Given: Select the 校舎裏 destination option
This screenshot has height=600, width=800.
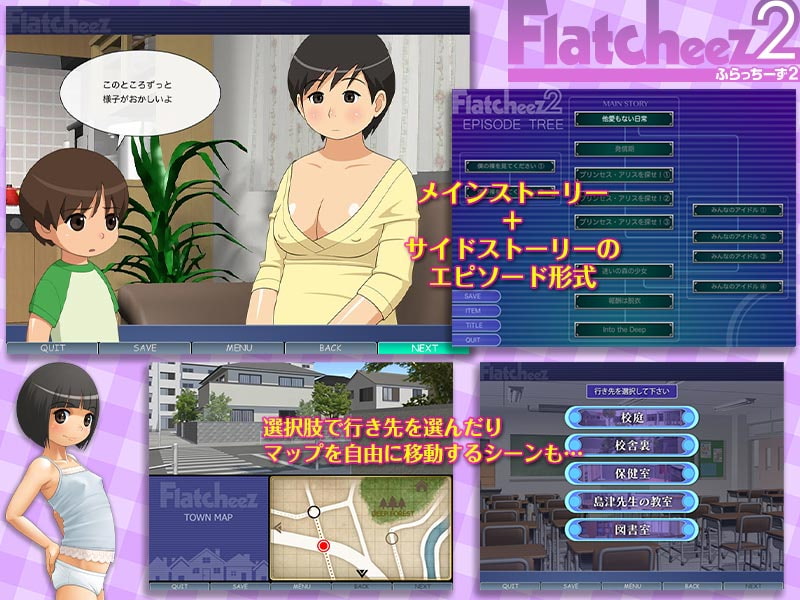Looking at the screenshot, I should pyautogui.click(x=629, y=444).
